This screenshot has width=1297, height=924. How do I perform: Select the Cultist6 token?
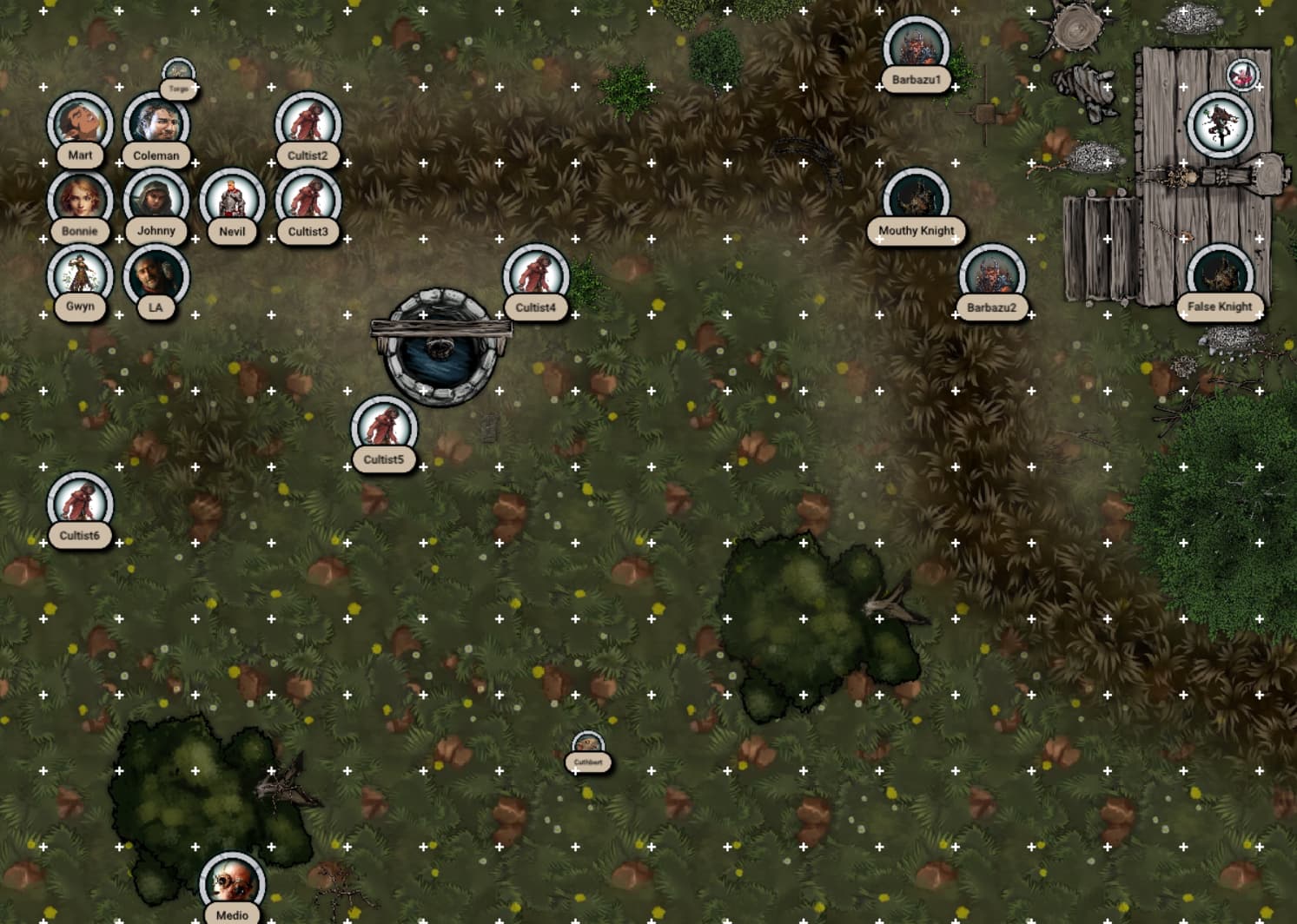[x=80, y=505]
